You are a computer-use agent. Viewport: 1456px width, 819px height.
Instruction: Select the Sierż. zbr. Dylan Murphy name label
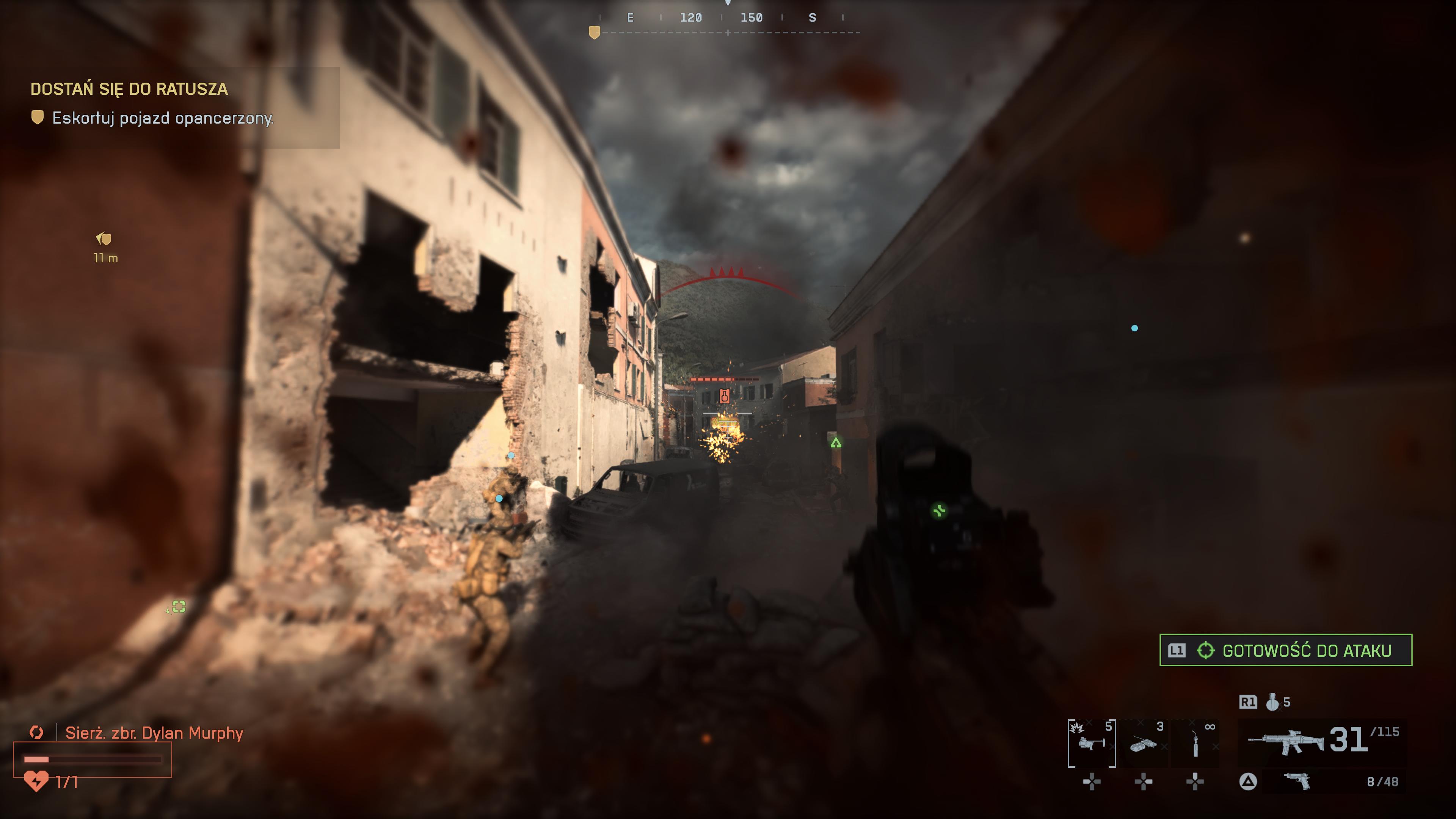point(154,733)
